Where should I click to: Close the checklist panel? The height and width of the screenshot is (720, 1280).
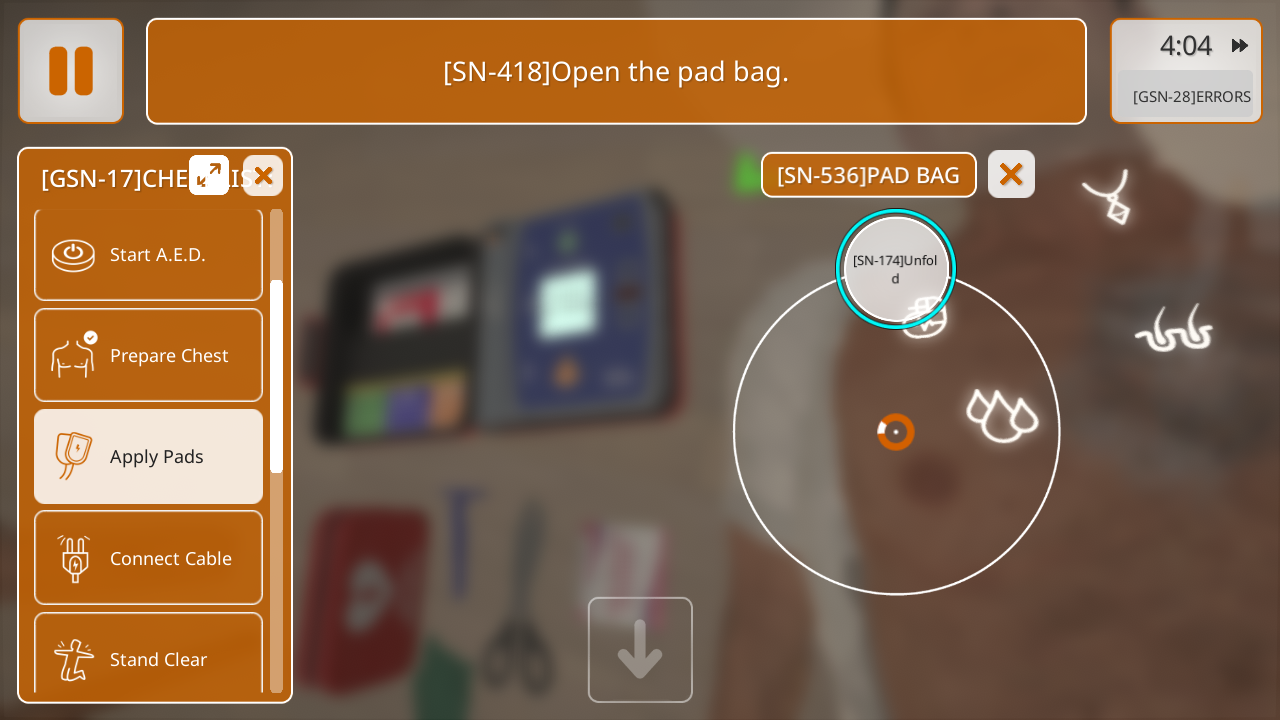263,176
